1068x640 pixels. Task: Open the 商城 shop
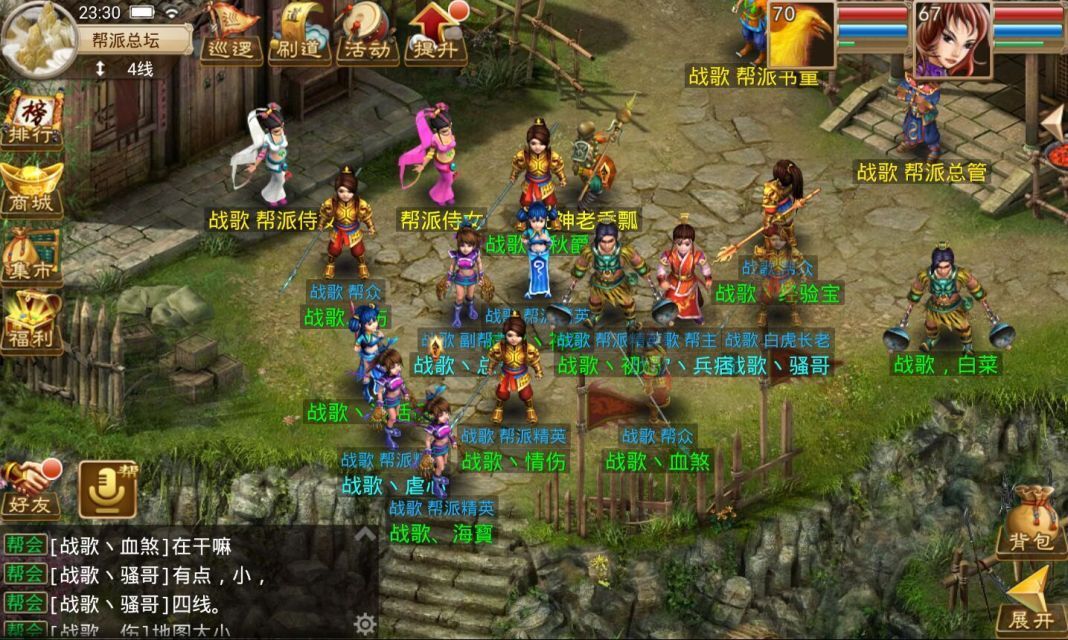(31, 188)
